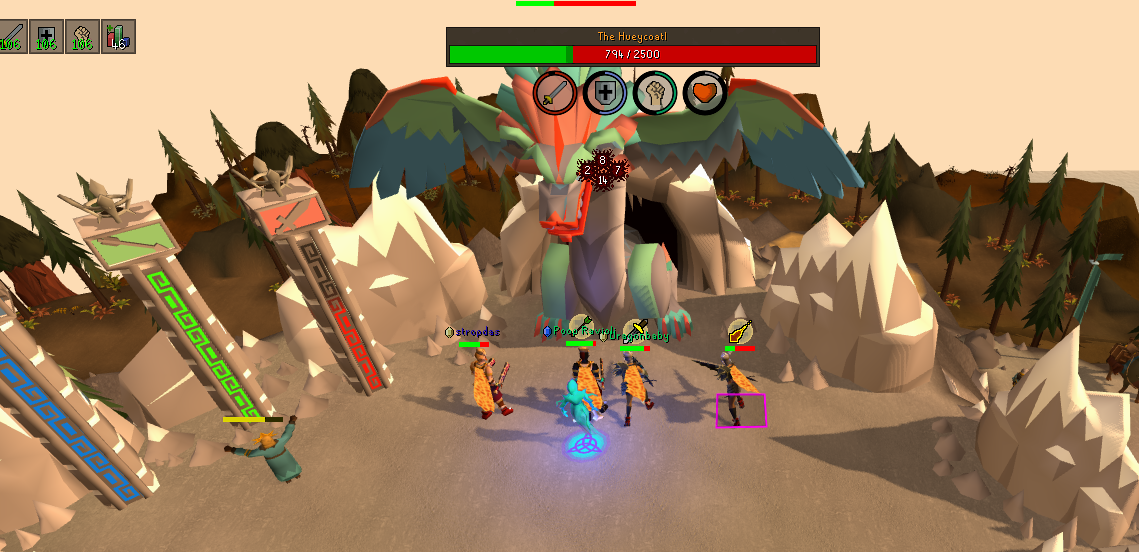Open the stat bars box showing 46
This screenshot has width=1139, height=552.
click(x=118, y=36)
